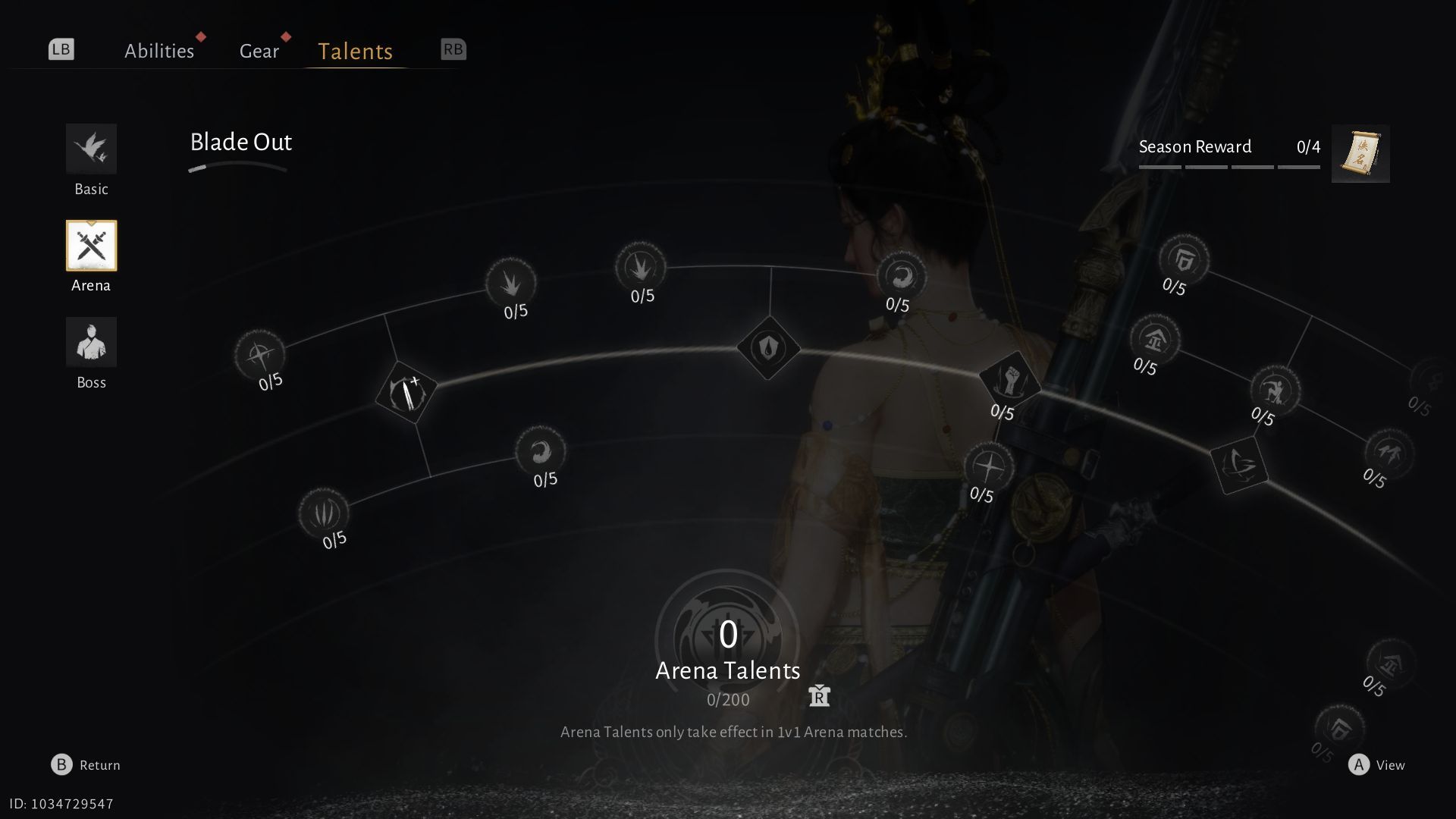Screen dimensions: 1456x819
Task: Select the sword-plus diamond talent node
Action: click(406, 392)
